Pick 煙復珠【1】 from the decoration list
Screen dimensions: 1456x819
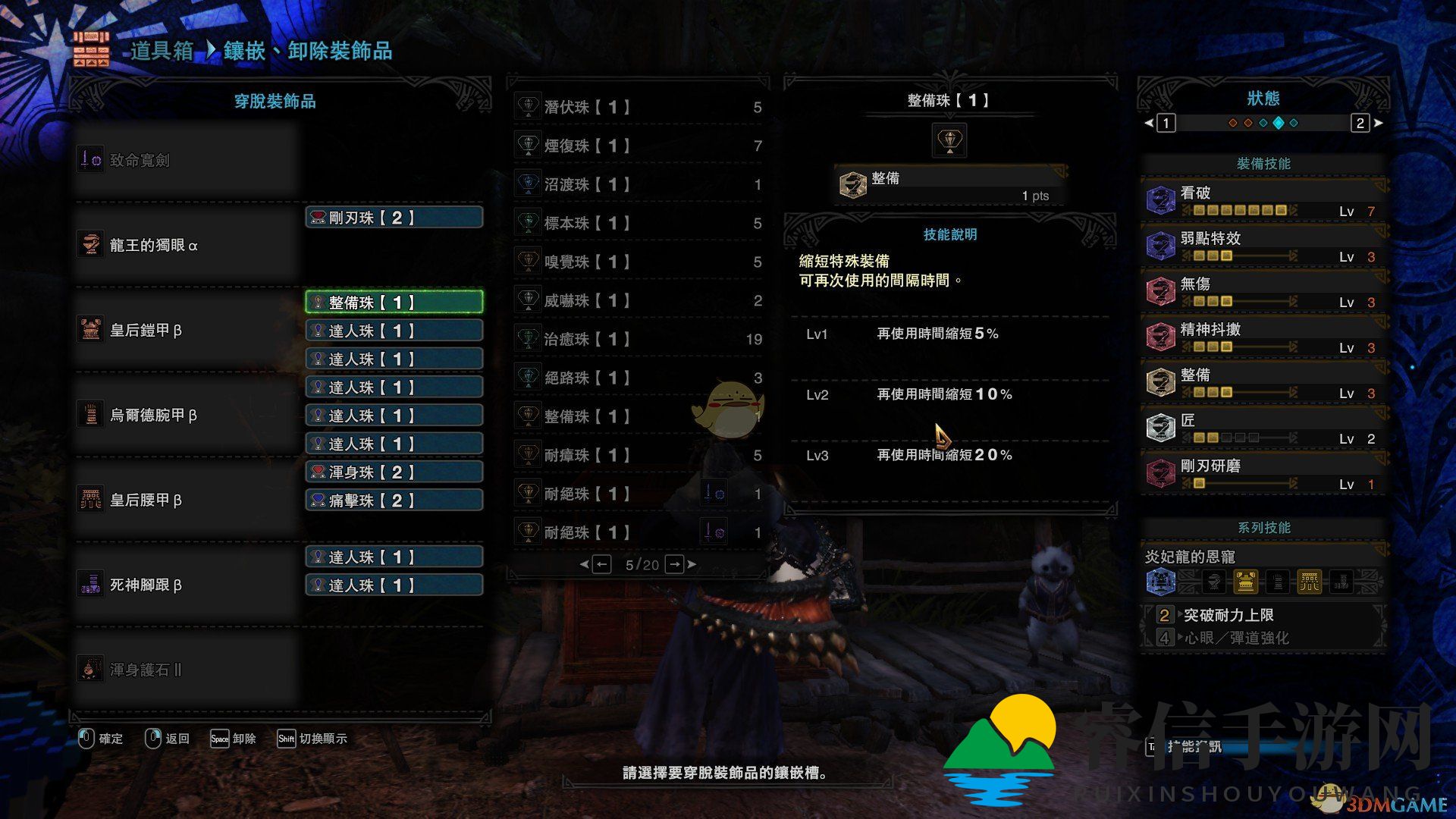tap(639, 146)
